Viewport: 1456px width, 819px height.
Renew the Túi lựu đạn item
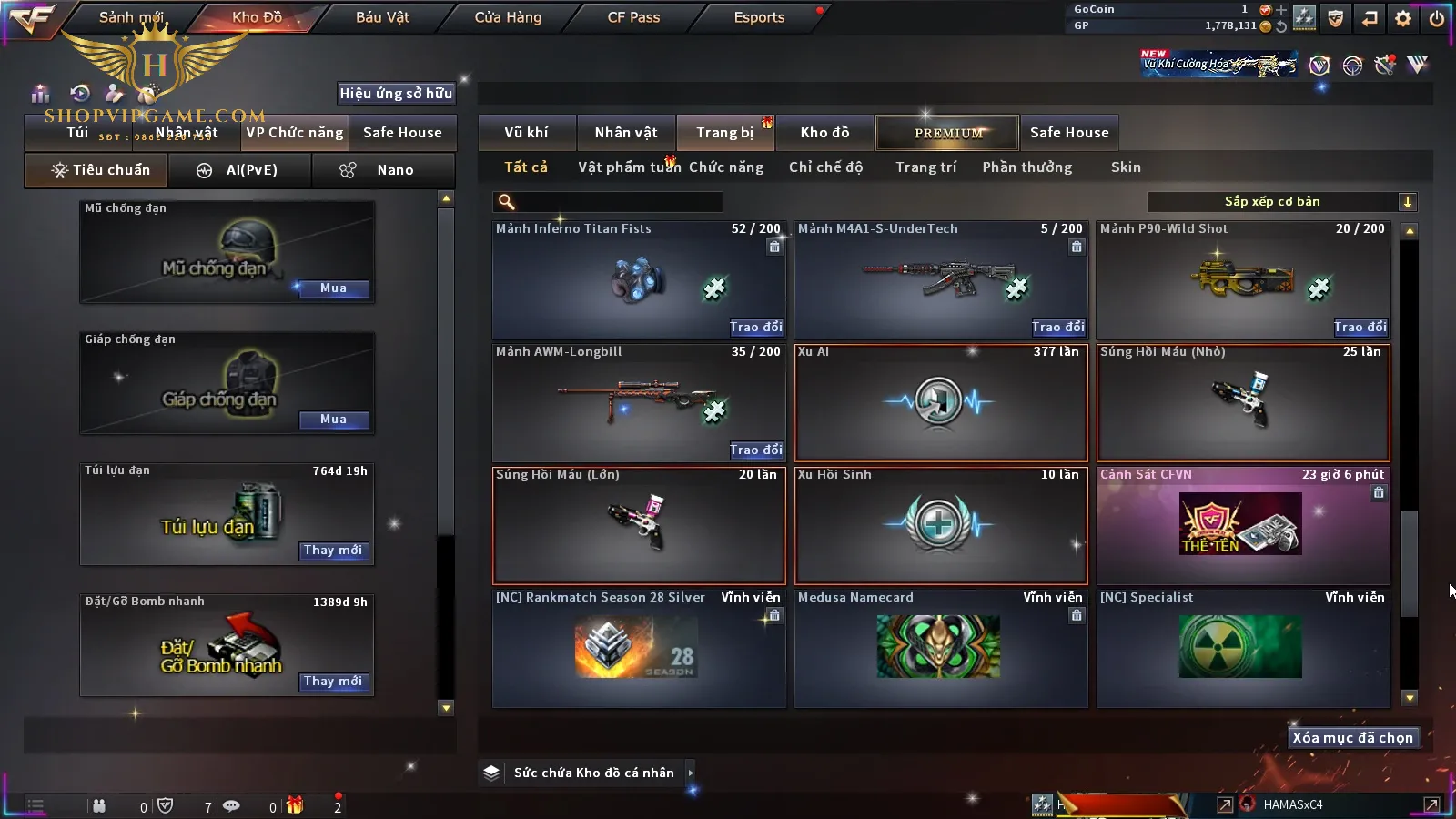coord(333,551)
